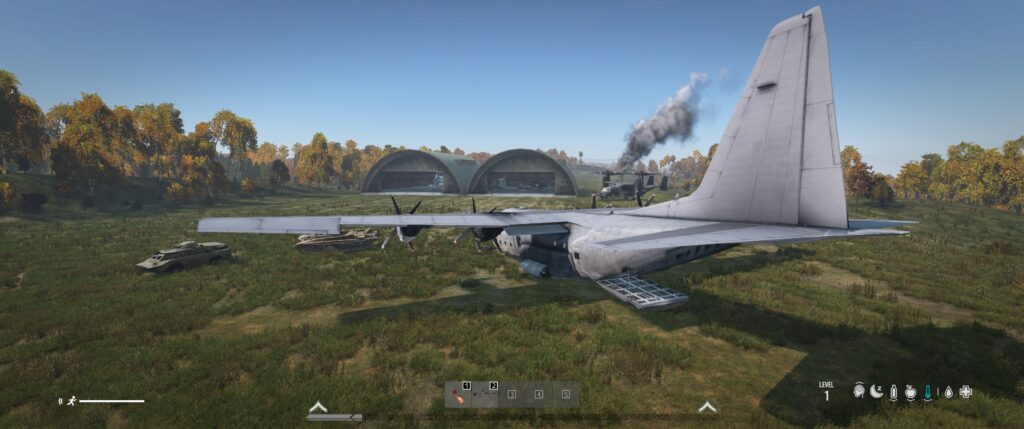Viewport: 1024px width, 429px height.
Task: Click the water bottle thirst icon
Action: 893,392
